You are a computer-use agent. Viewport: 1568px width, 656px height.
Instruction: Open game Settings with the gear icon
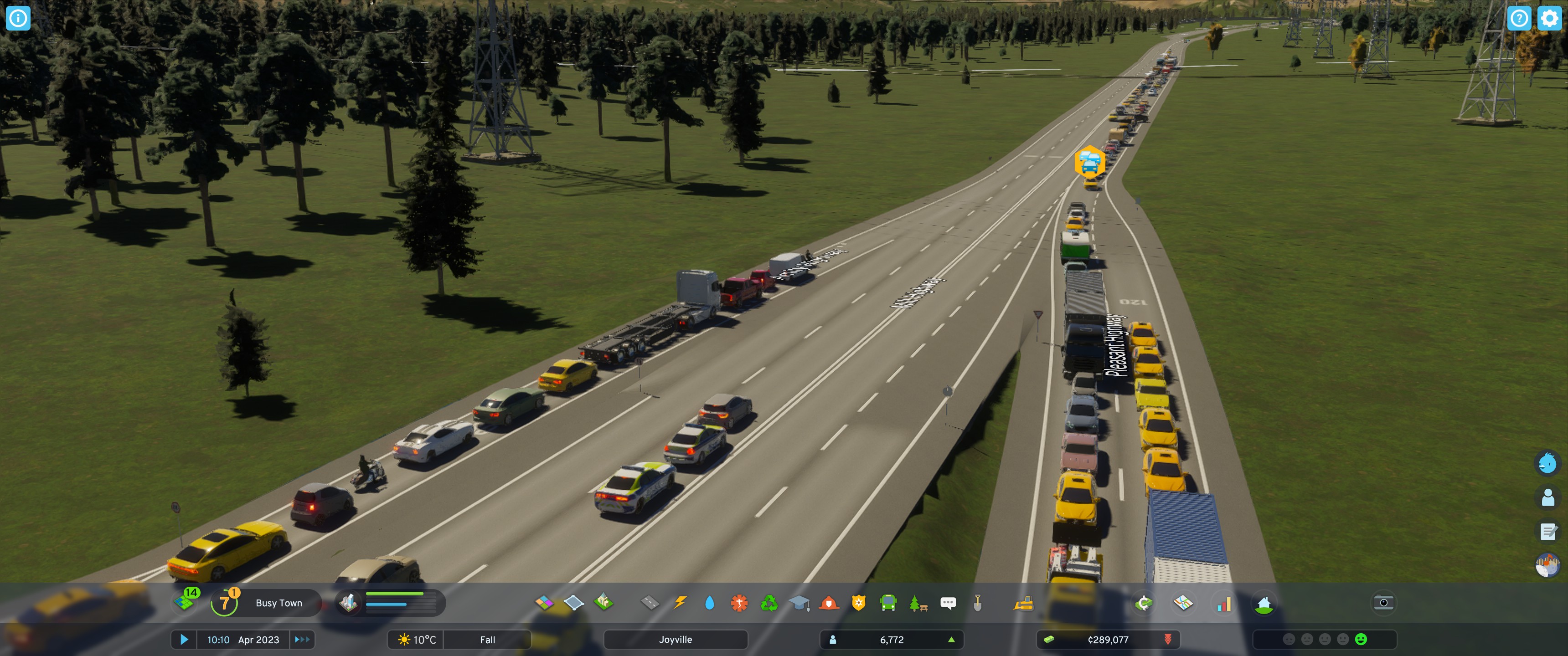click(1549, 18)
